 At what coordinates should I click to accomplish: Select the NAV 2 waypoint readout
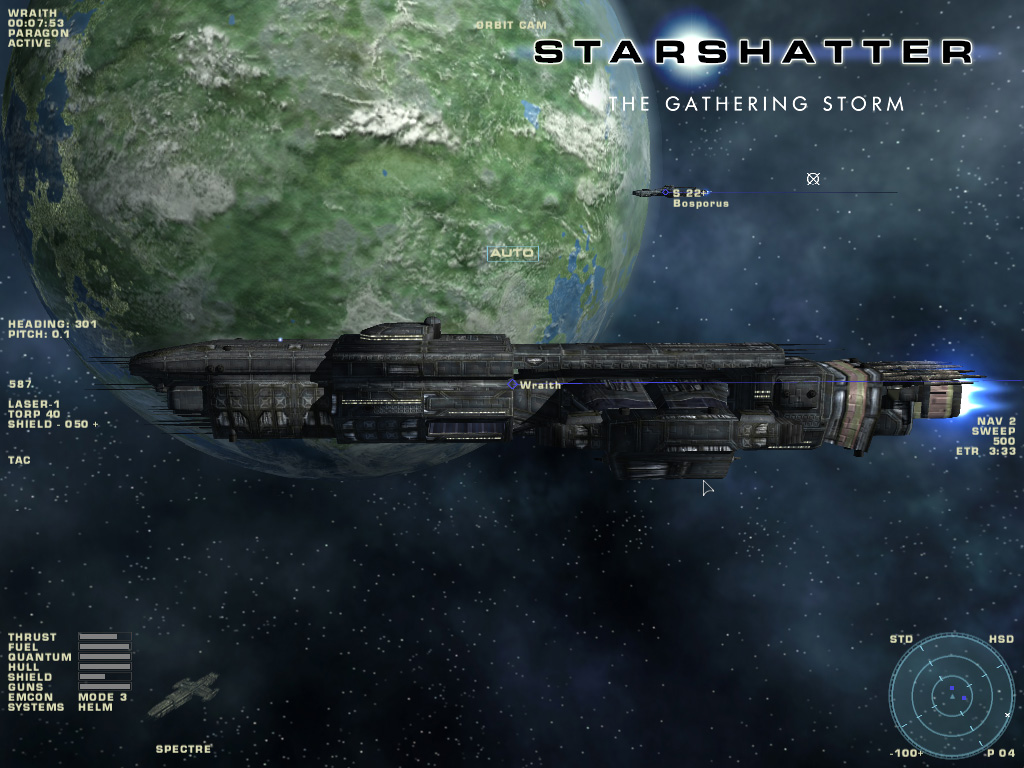[996, 421]
